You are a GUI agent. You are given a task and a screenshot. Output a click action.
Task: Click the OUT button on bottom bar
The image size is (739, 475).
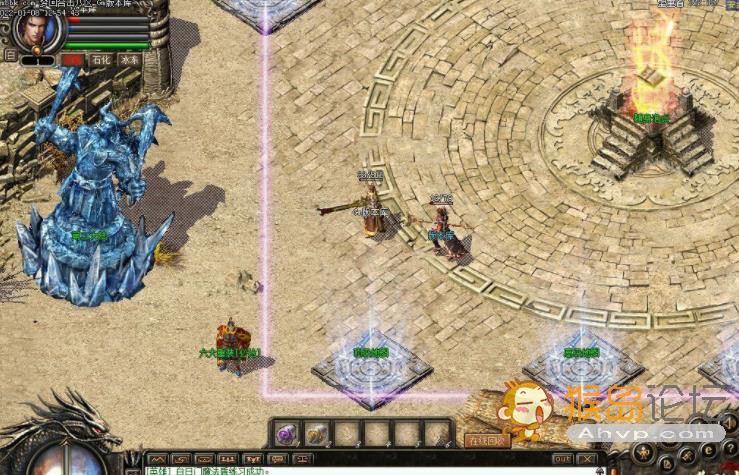(563, 460)
